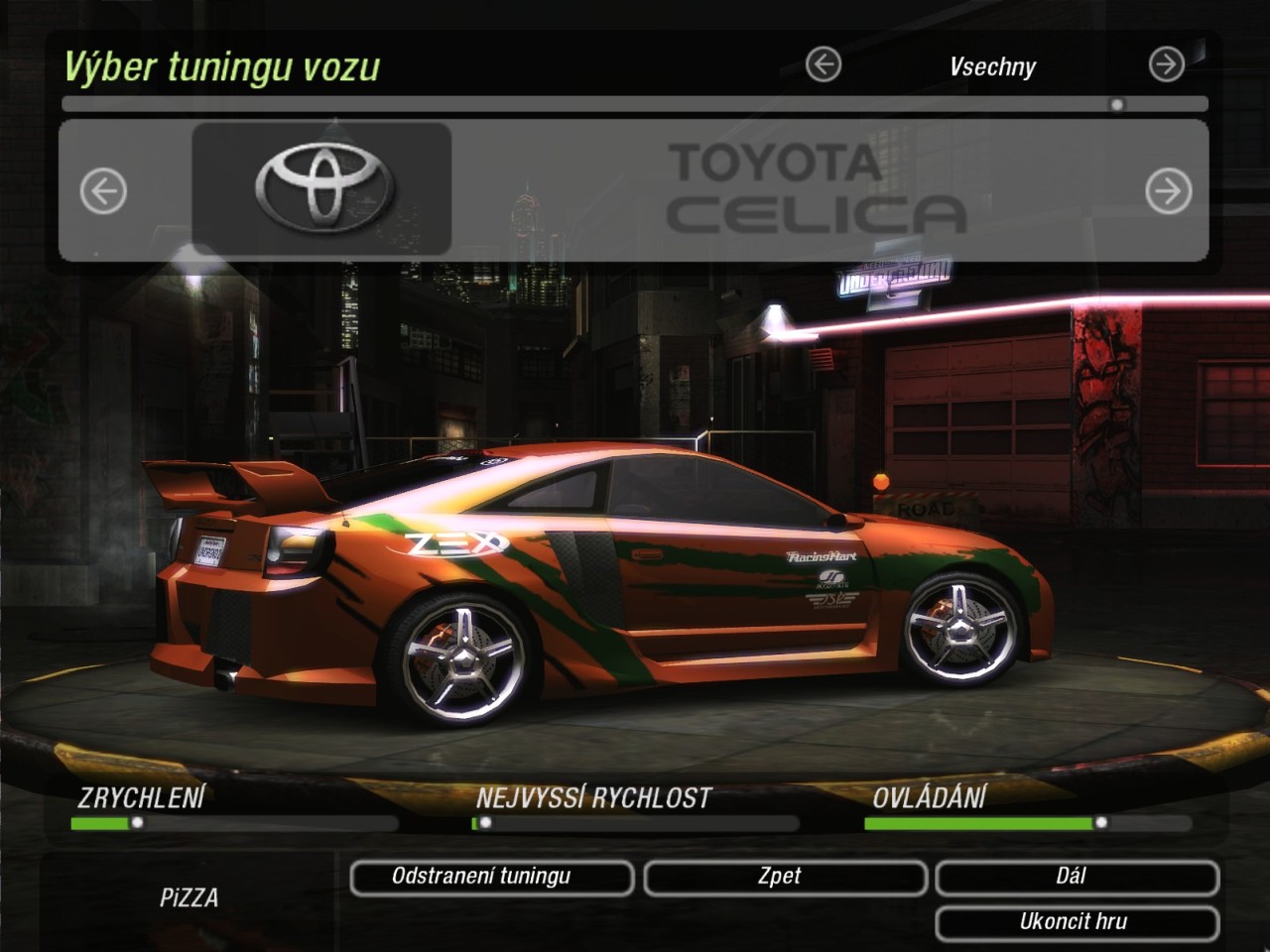Continue with the 'Dál' button
Screen dimensions: 1270x952
(x=1076, y=877)
